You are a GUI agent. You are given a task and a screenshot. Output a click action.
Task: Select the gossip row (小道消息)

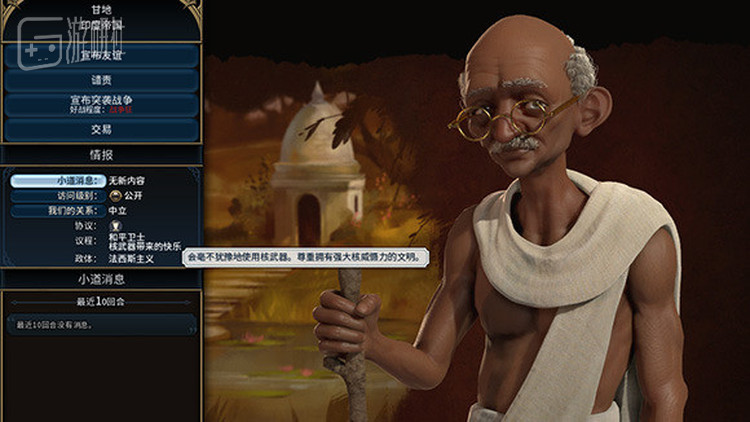pyautogui.click(x=58, y=181)
